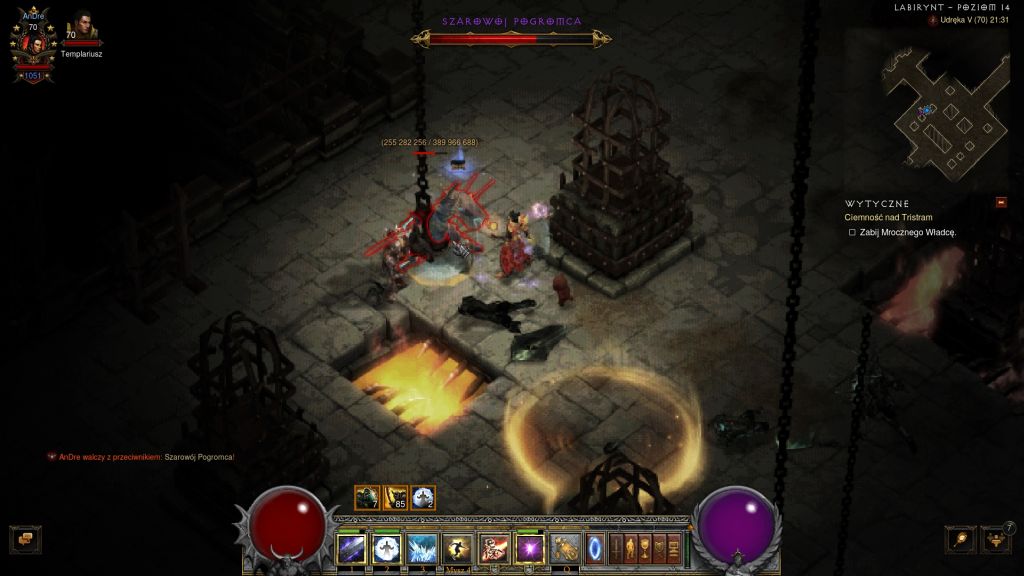Open the chat bubble button
Viewport: 1024px width, 576px height.
point(24,539)
